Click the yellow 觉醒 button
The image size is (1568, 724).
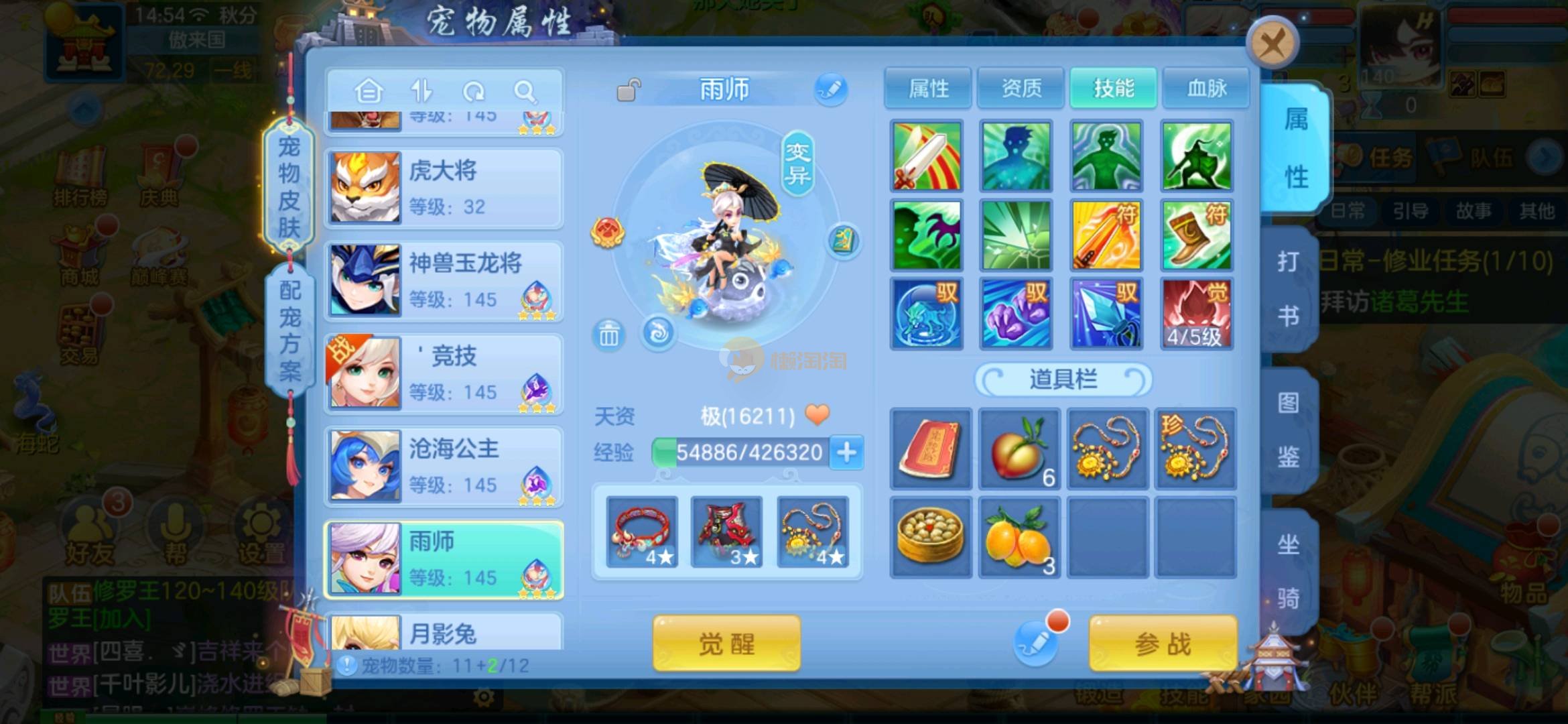pos(726,644)
